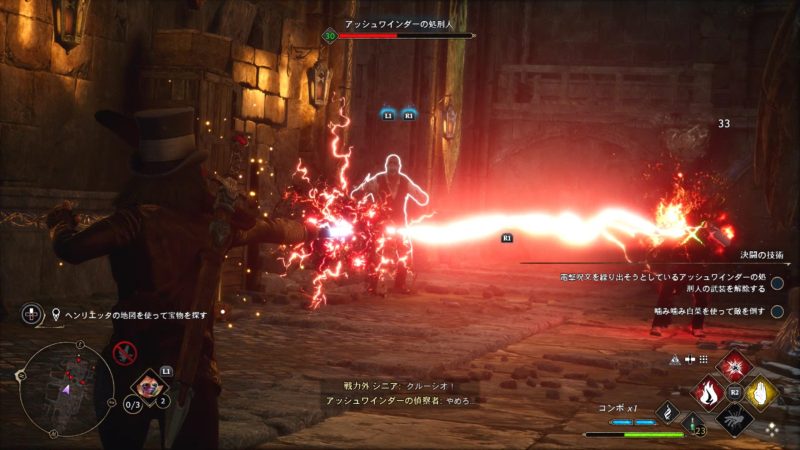The width and height of the screenshot is (800, 450).
Task: Cast the red flame spell icon
Action: (x=707, y=393)
